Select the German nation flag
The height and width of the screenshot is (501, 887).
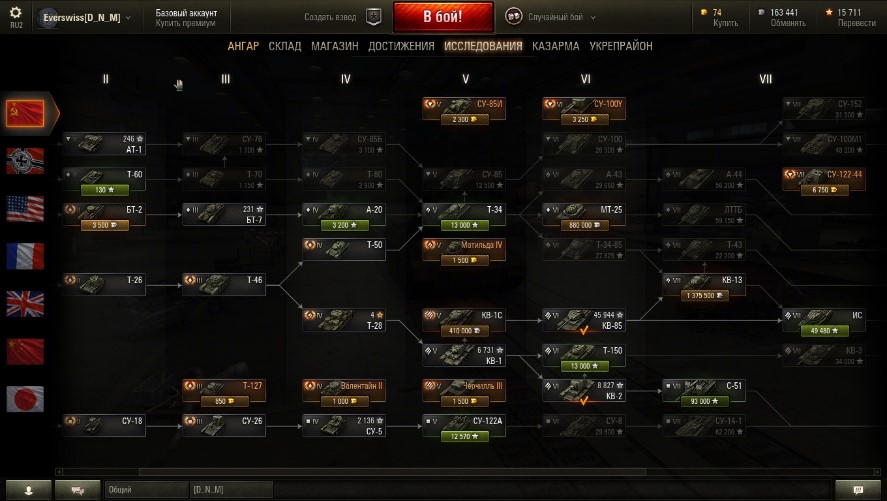tap(25, 160)
